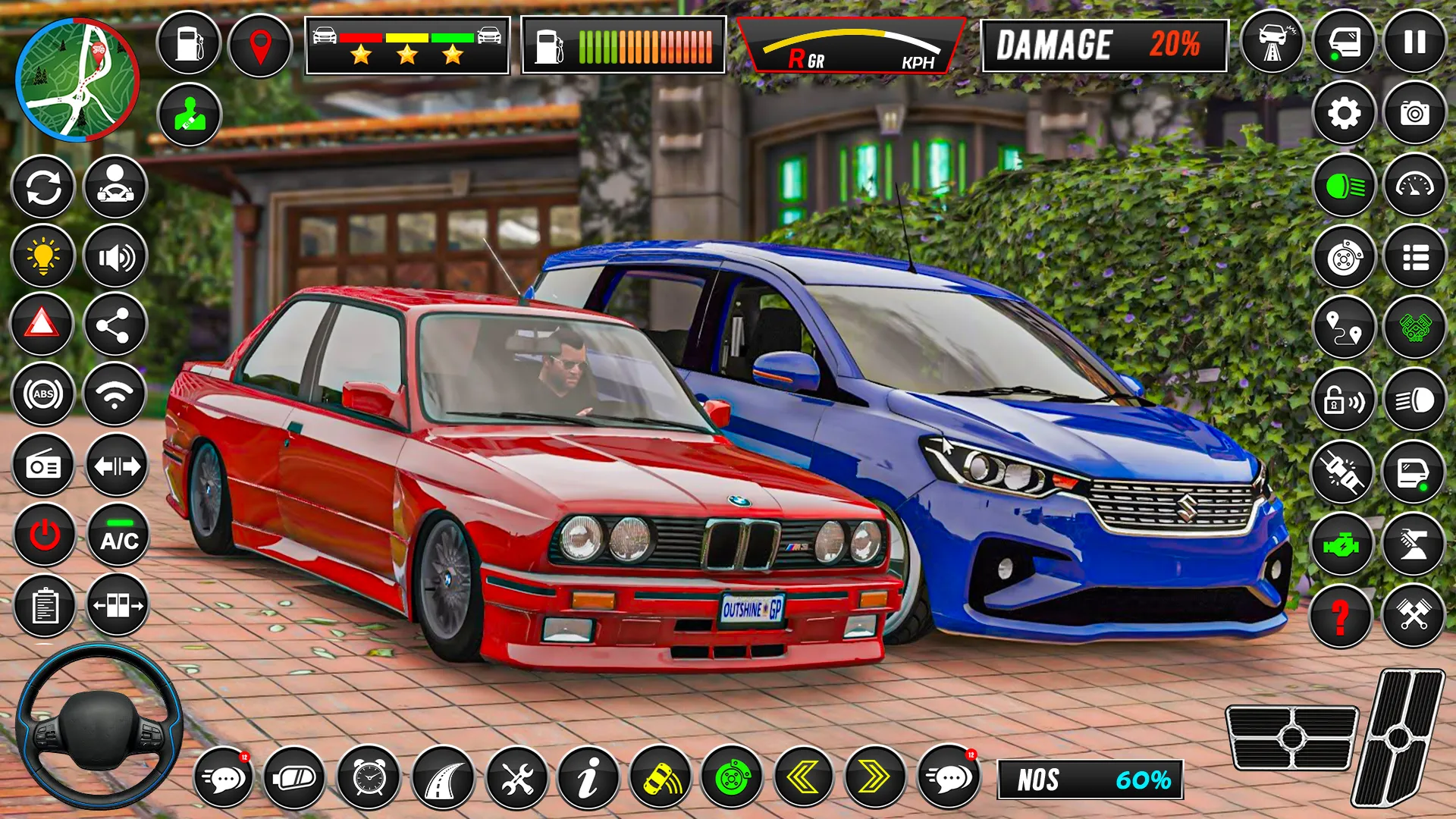The height and width of the screenshot is (819, 1456).
Task: Activate the hazard warning triangle
Action: coord(43,324)
